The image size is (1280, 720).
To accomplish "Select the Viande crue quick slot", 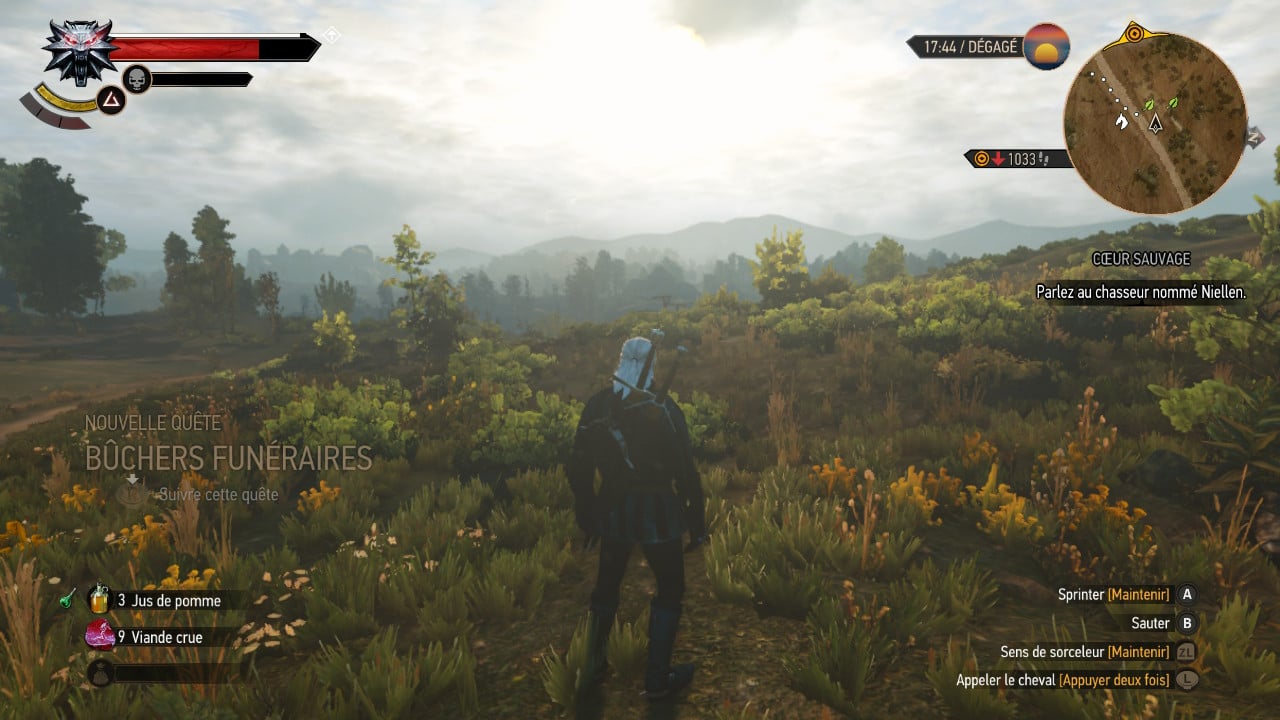I will coord(158,636).
